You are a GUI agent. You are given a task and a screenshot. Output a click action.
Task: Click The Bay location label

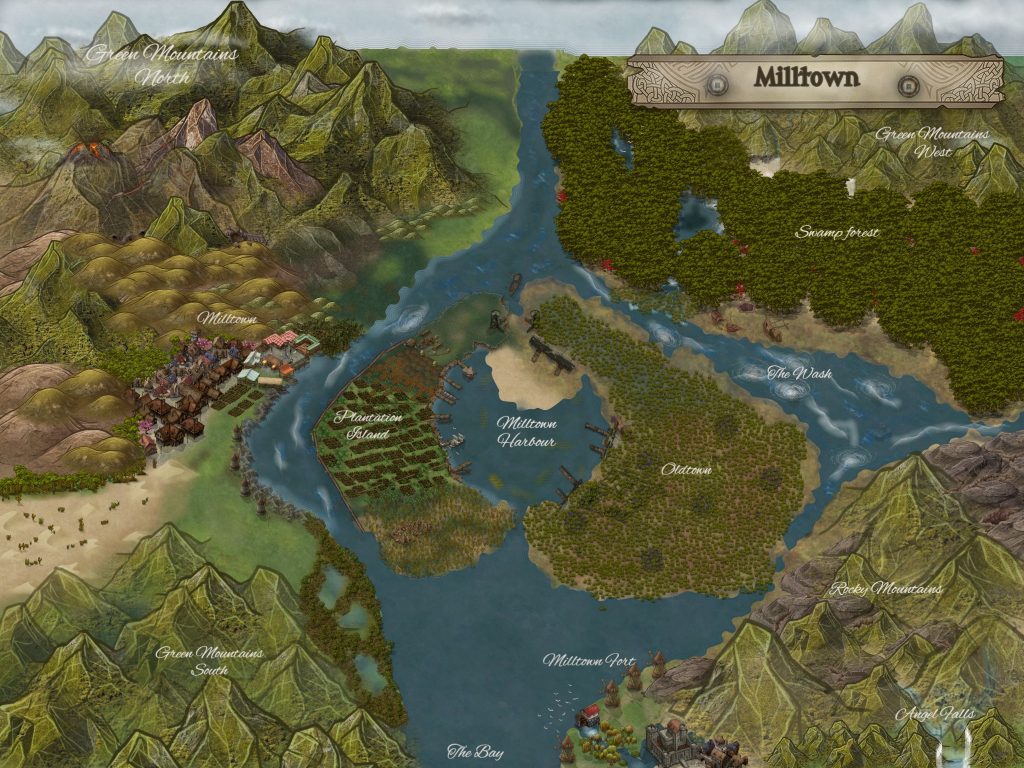(475, 752)
